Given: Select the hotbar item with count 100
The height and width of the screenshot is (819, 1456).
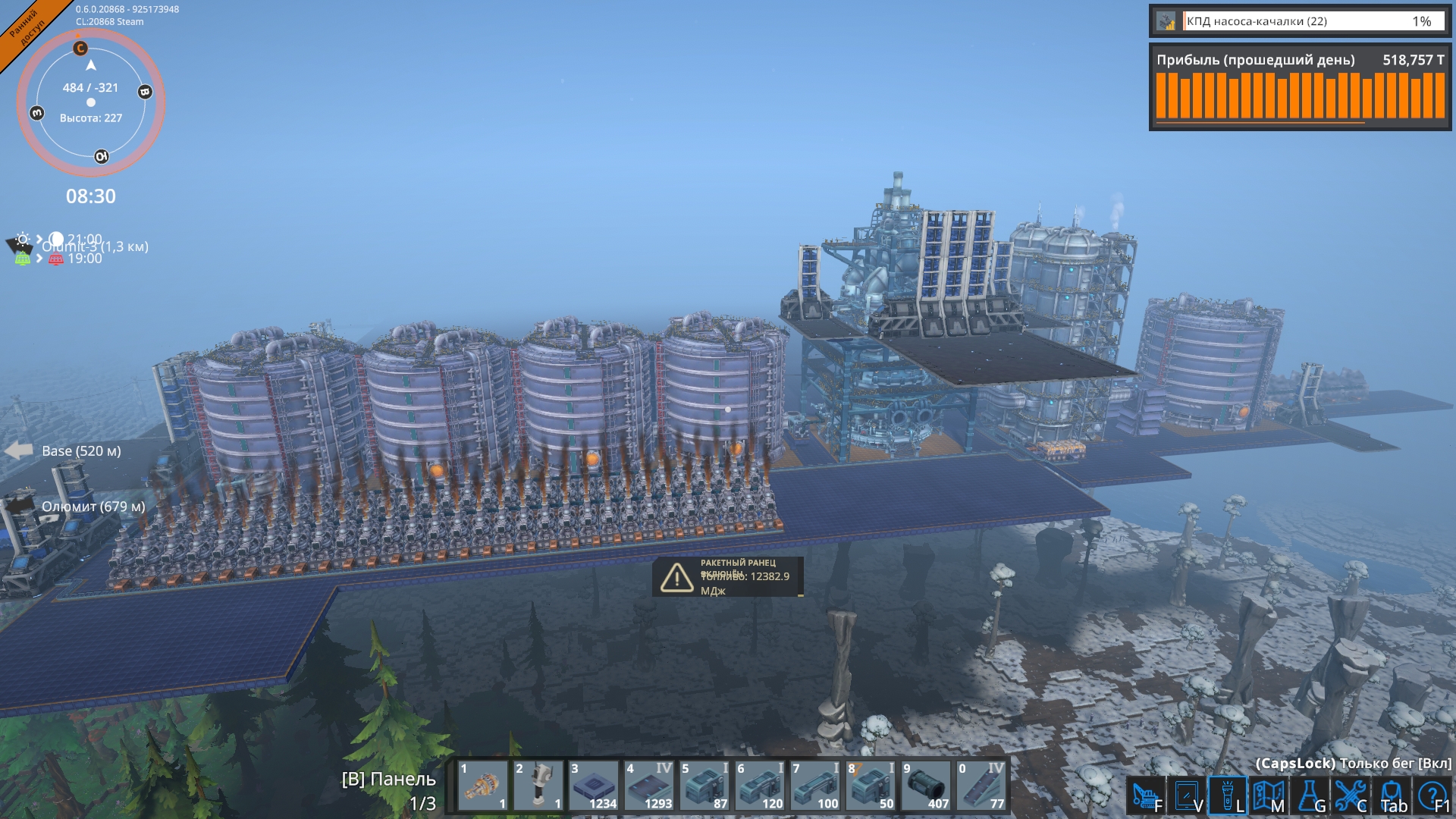Looking at the screenshot, I should pos(815,786).
